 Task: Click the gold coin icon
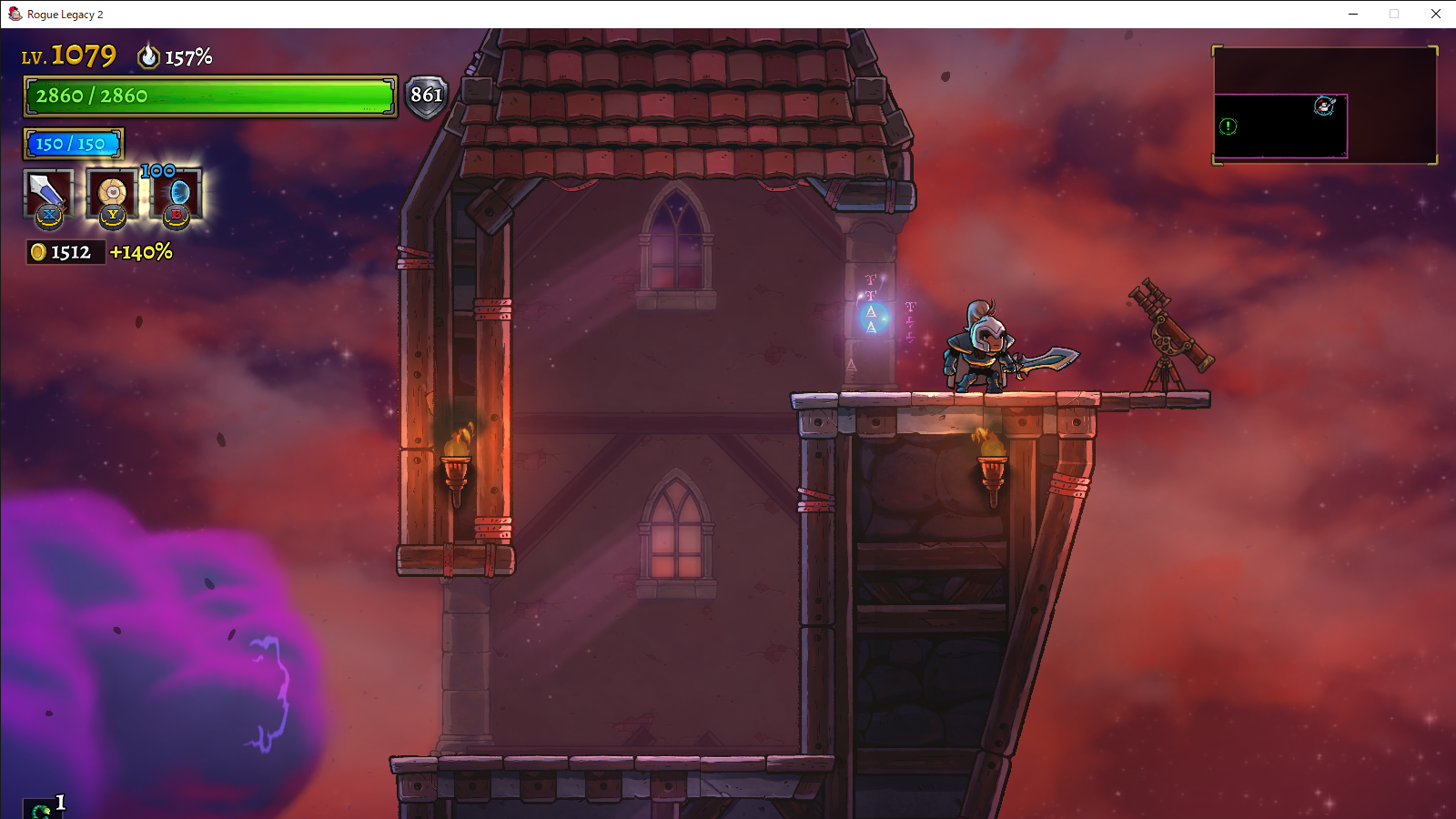coord(38,252)
